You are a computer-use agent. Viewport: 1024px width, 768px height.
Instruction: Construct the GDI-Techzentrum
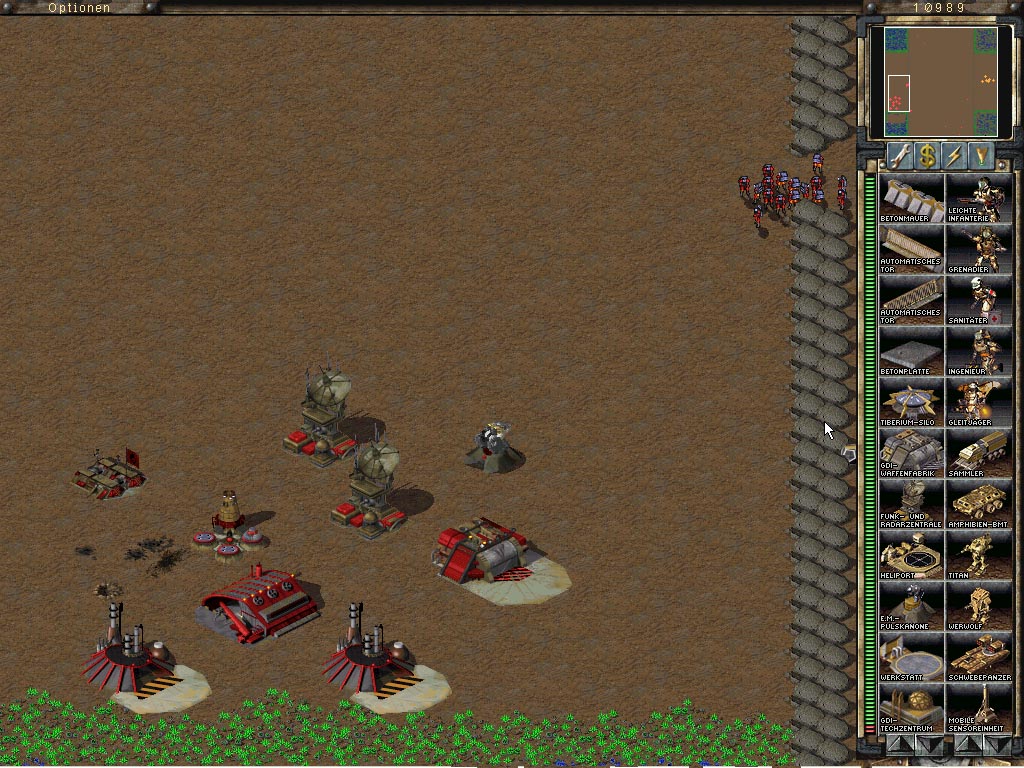pos(911,708)
